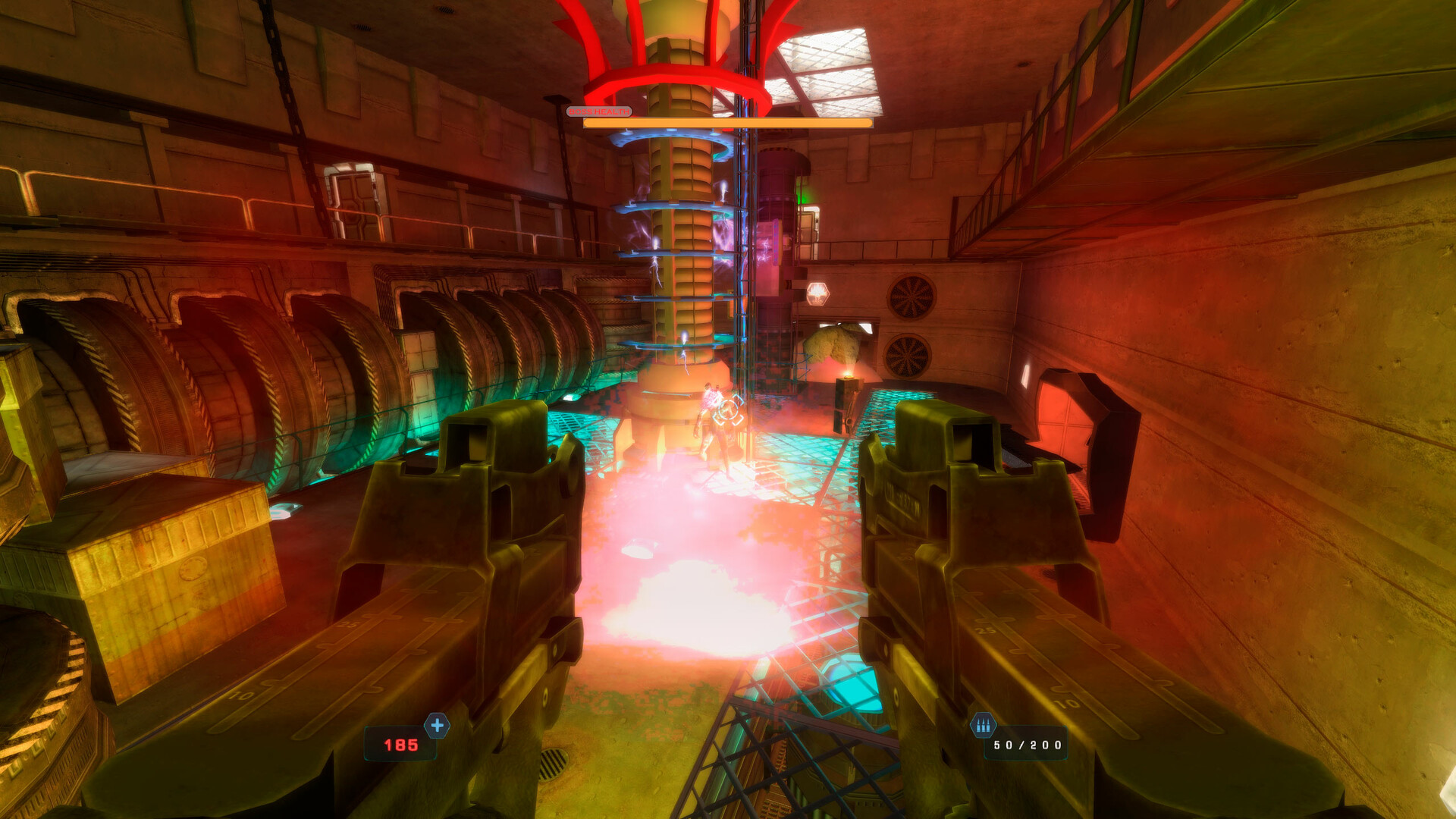Click the BOSS HEALTH text badge
Image resolution: width=1456 pixels, height=819 pixels.
click(599, 111)
